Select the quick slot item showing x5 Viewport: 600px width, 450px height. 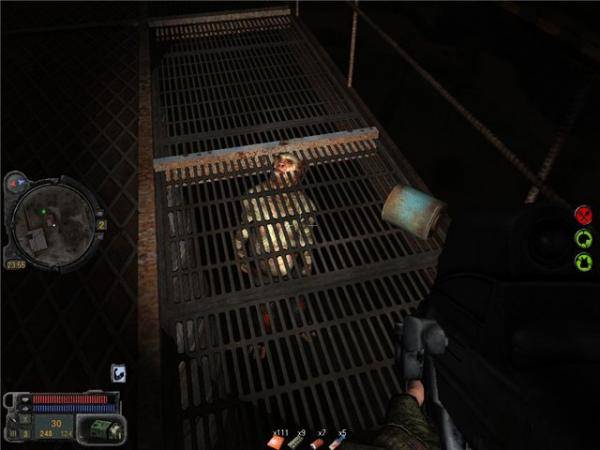(338, 441)
